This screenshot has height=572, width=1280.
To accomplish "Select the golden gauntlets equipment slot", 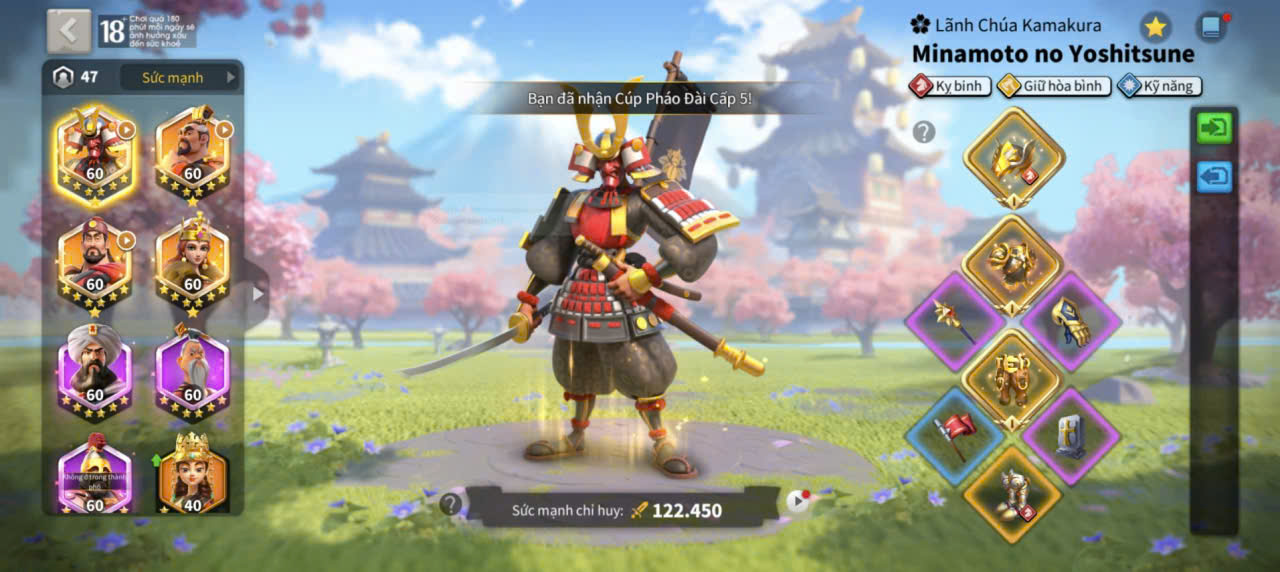I will (x=1069, y=322).
